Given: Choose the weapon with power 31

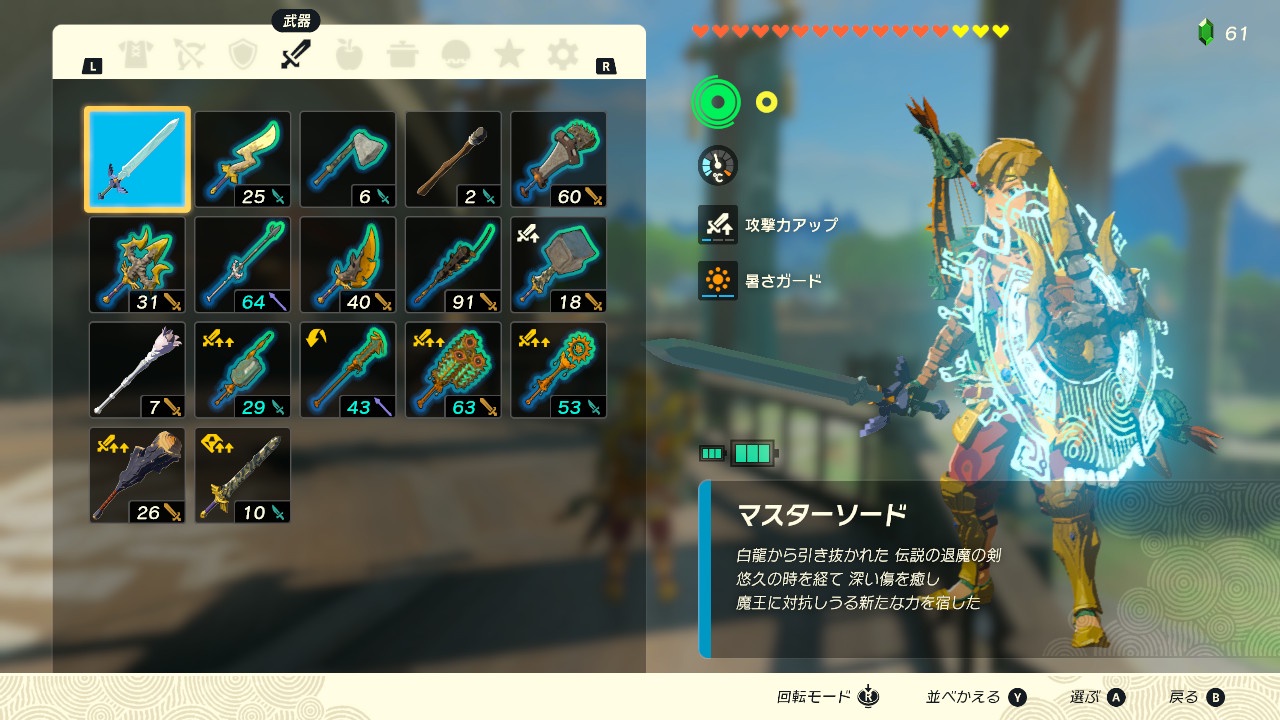Looking at the screenshot, I should [x=137, y=265].
